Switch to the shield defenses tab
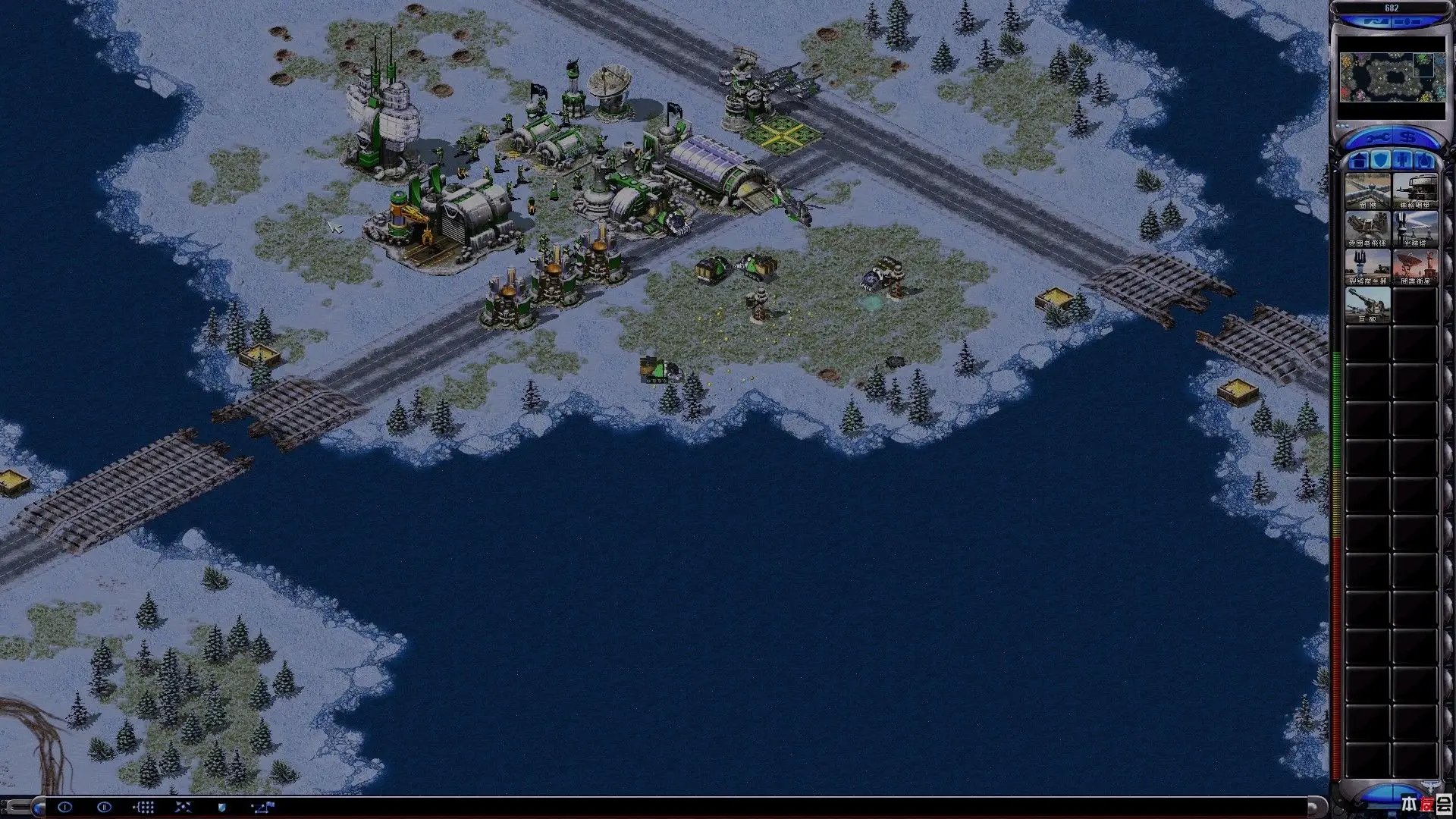The width and height of the screenshot is (1456, 819). tap(1381, 161)
